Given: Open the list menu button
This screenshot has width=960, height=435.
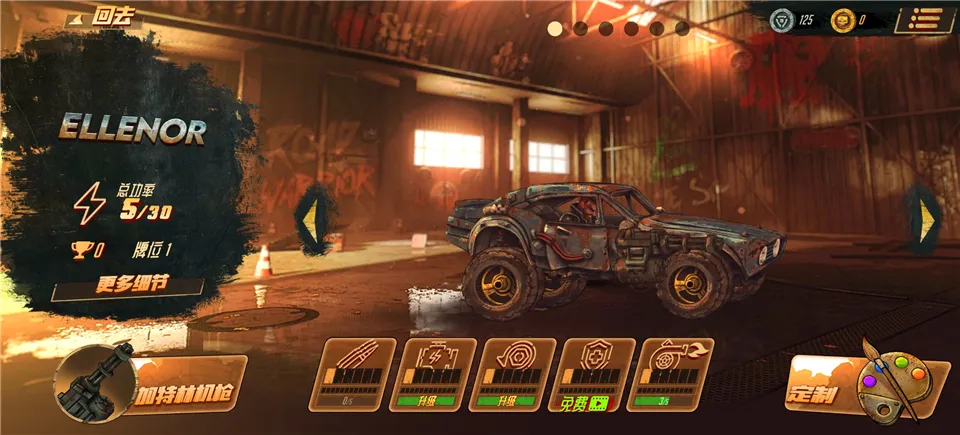Looking at the screenshot, I should (923, 19).
